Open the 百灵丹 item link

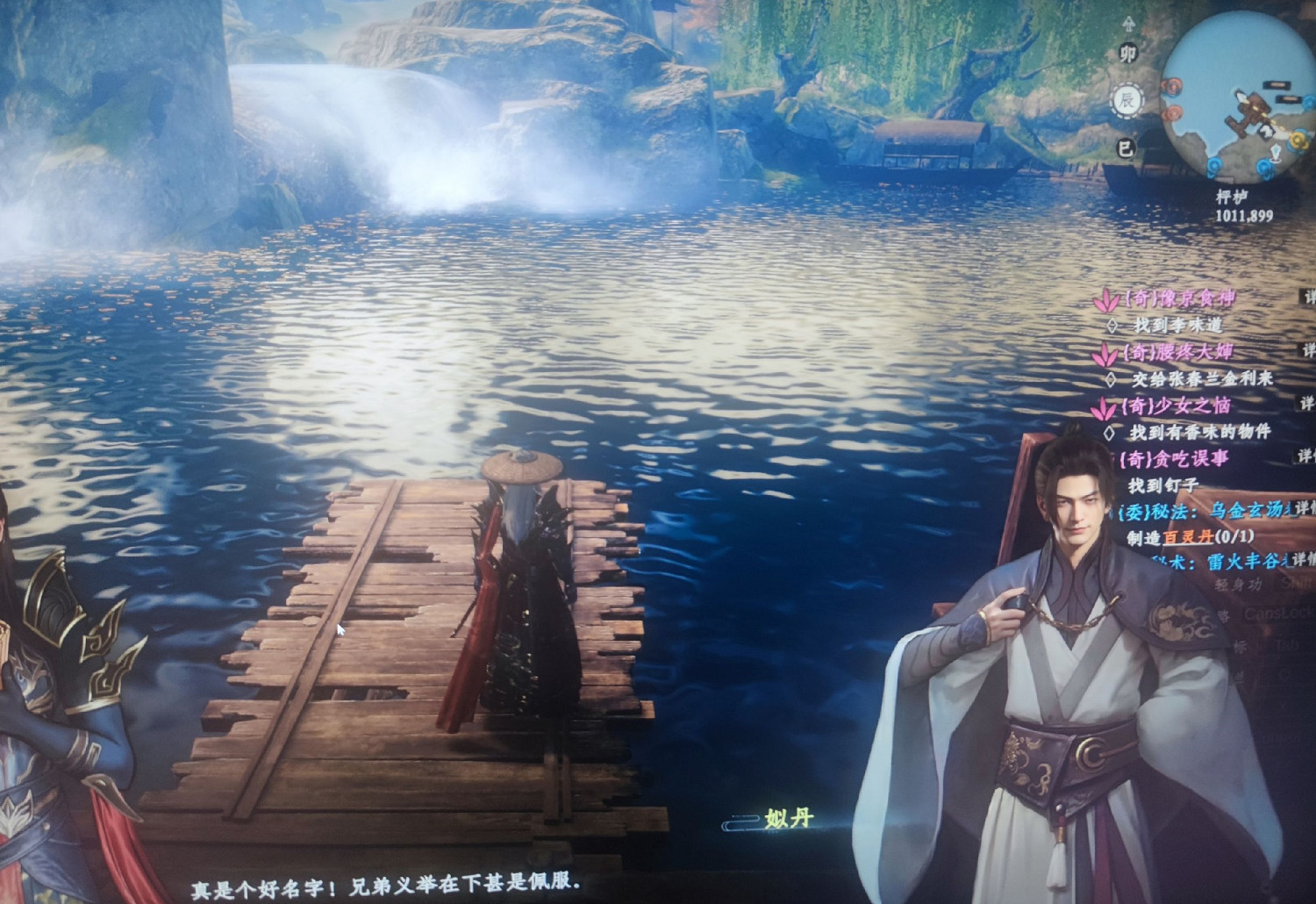click(1189, 537)
